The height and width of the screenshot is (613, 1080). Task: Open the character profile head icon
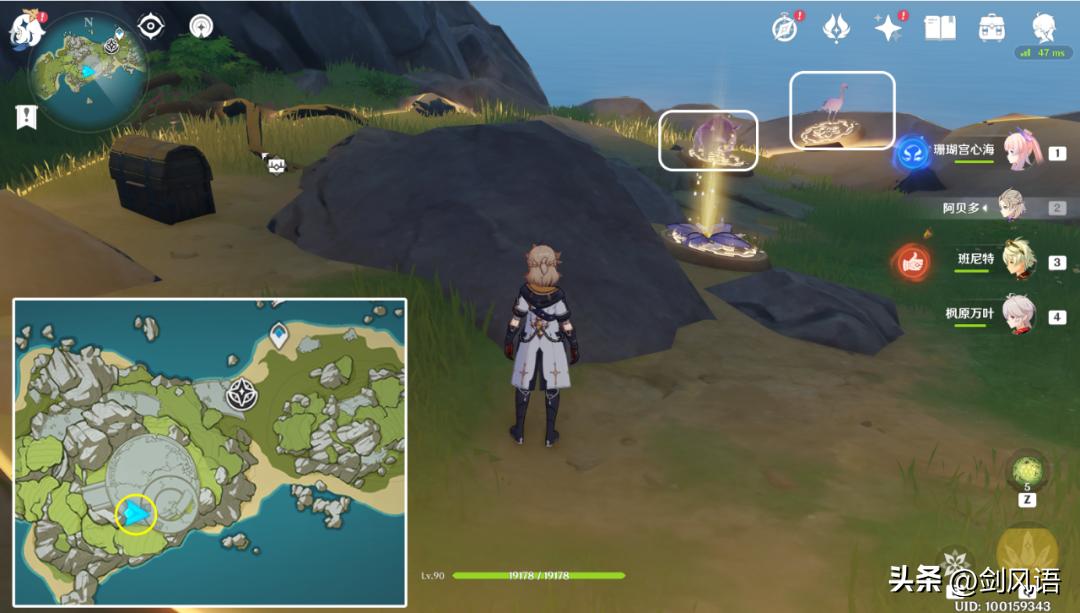pyautogui.click(x=1044, y=27)
